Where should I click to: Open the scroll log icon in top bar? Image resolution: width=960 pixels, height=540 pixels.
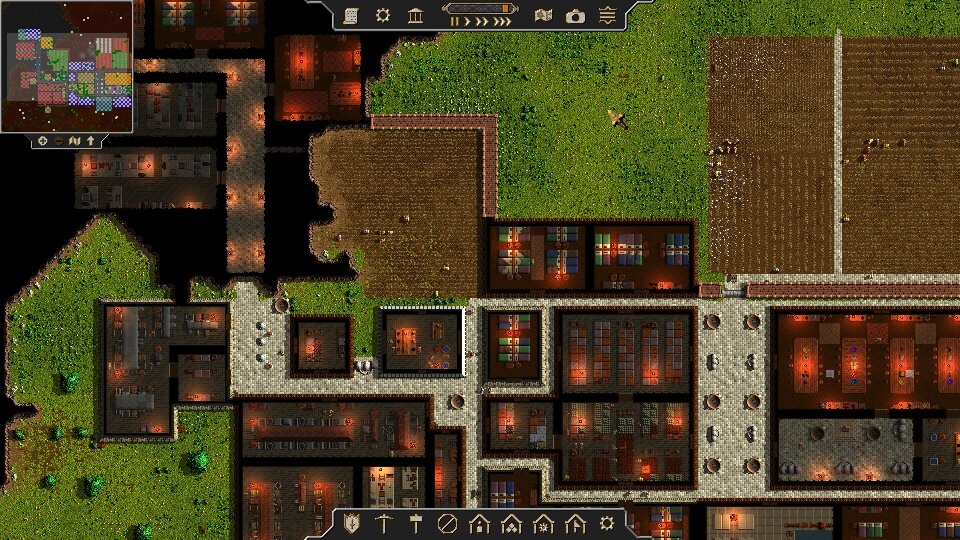(351, 15)
